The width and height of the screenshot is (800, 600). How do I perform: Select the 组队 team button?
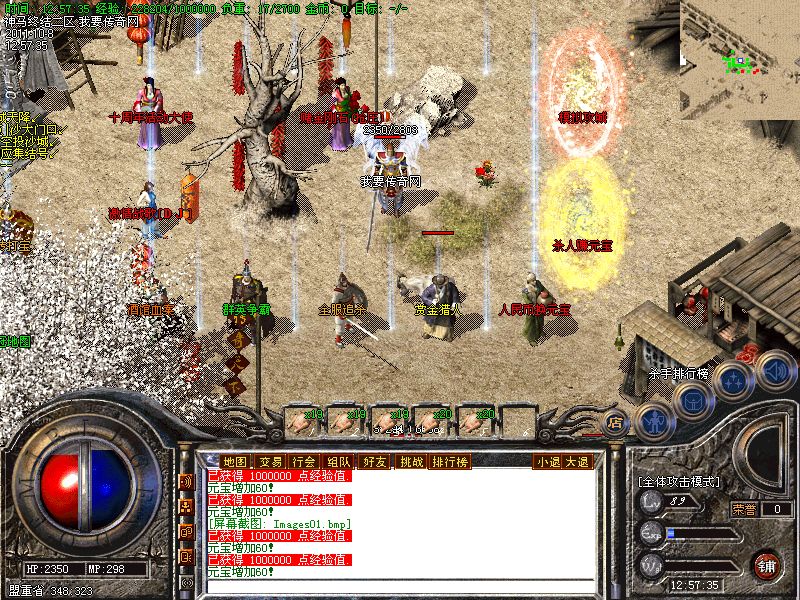(339, 461)
